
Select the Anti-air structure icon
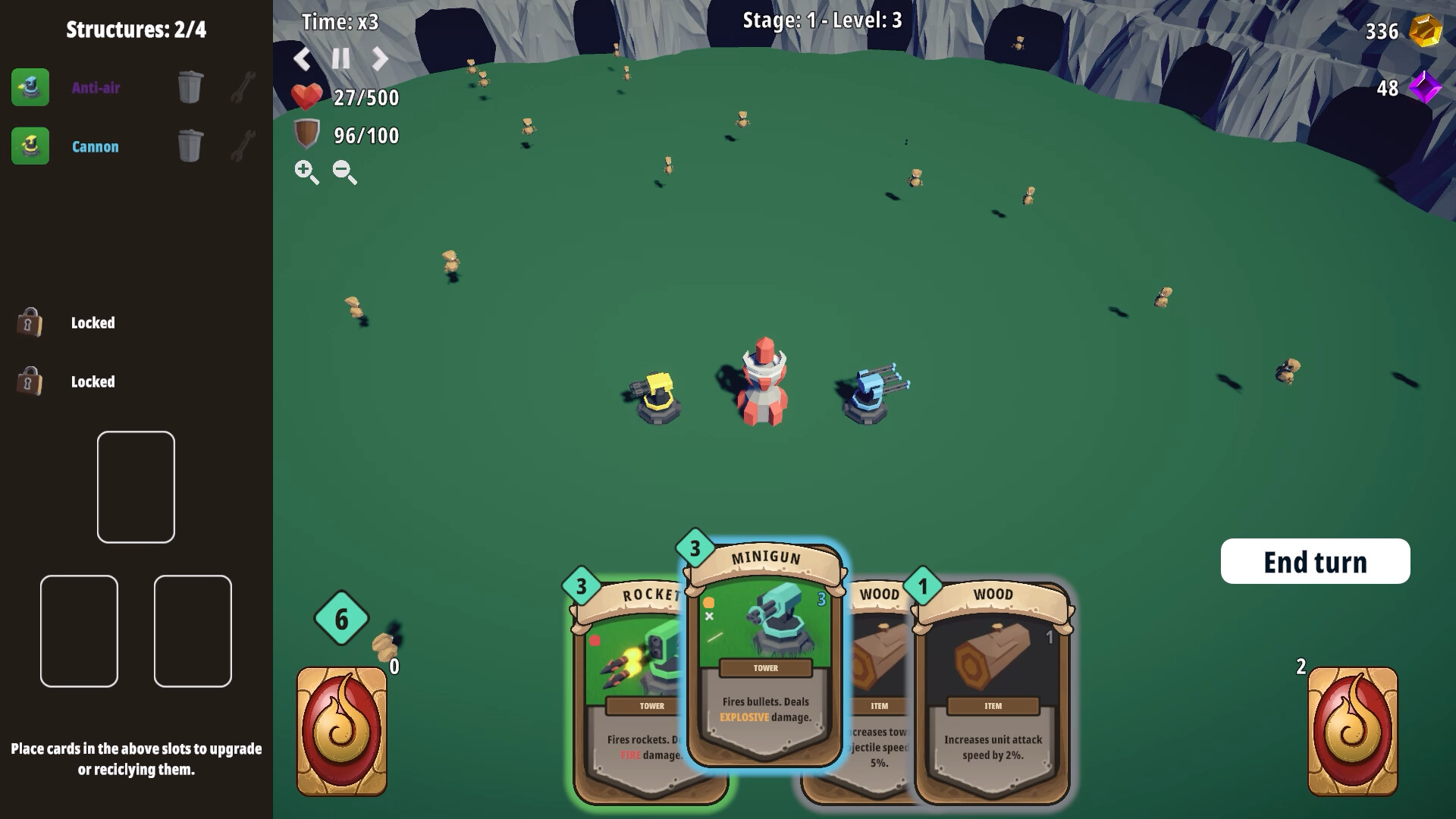click(x=30, y=87)
